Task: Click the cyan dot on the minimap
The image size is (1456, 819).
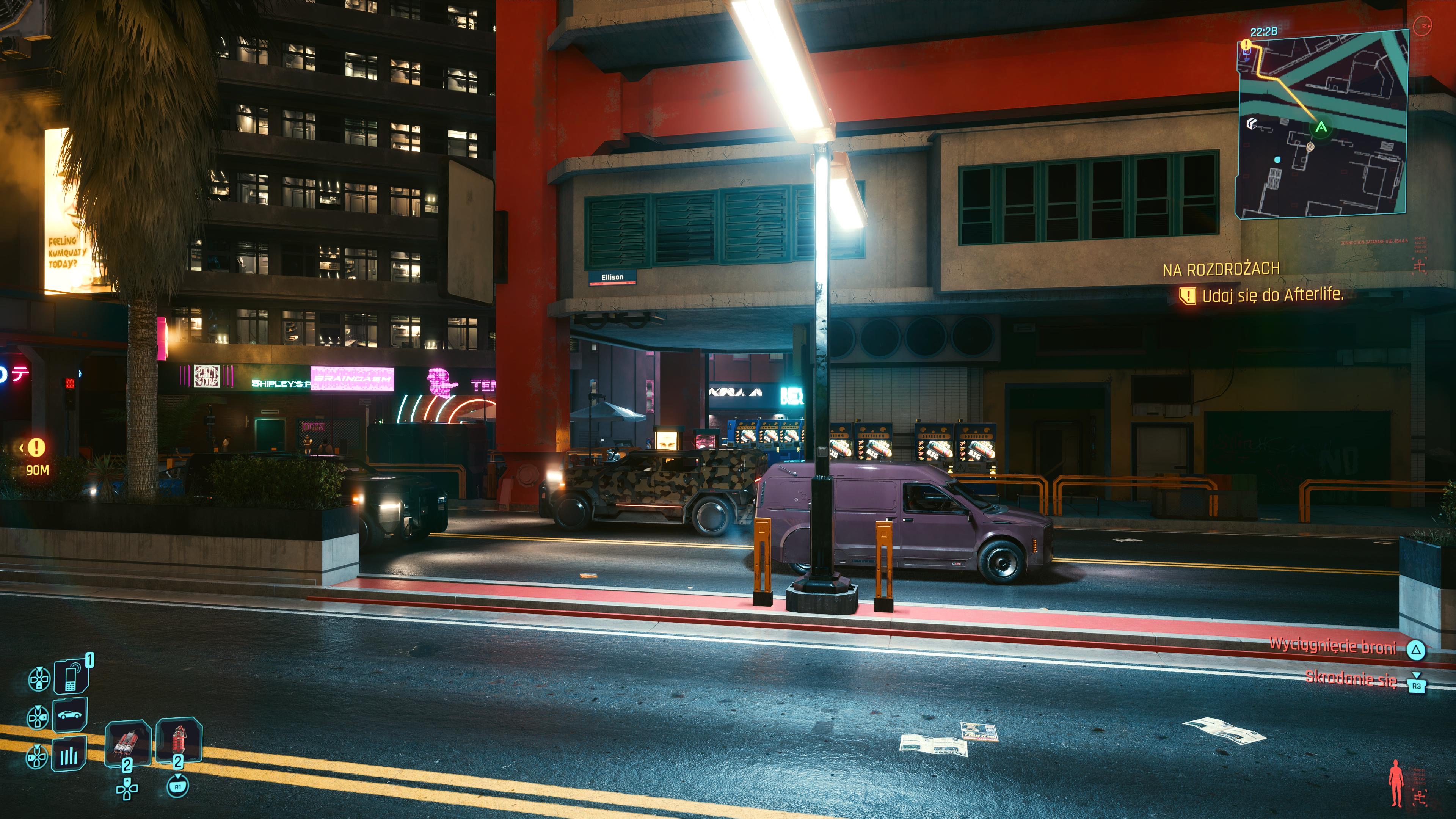Action: click(1277, 160)
